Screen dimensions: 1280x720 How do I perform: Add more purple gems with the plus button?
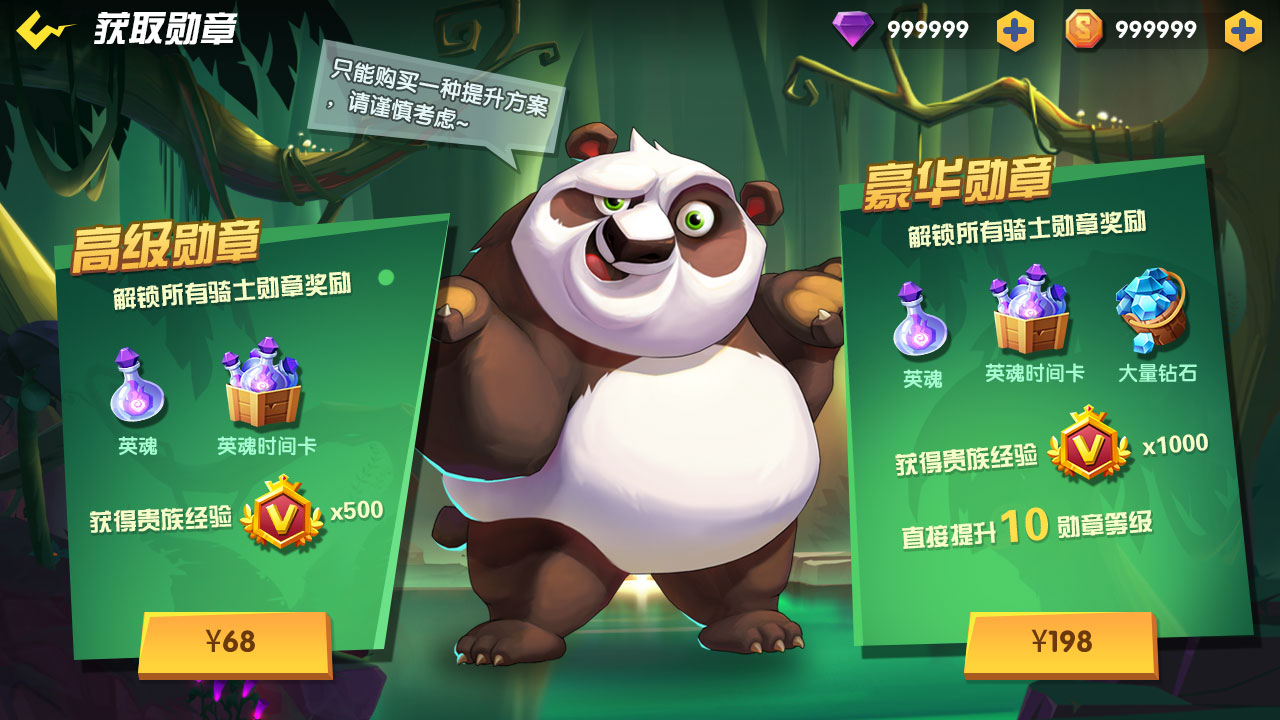1015,30
